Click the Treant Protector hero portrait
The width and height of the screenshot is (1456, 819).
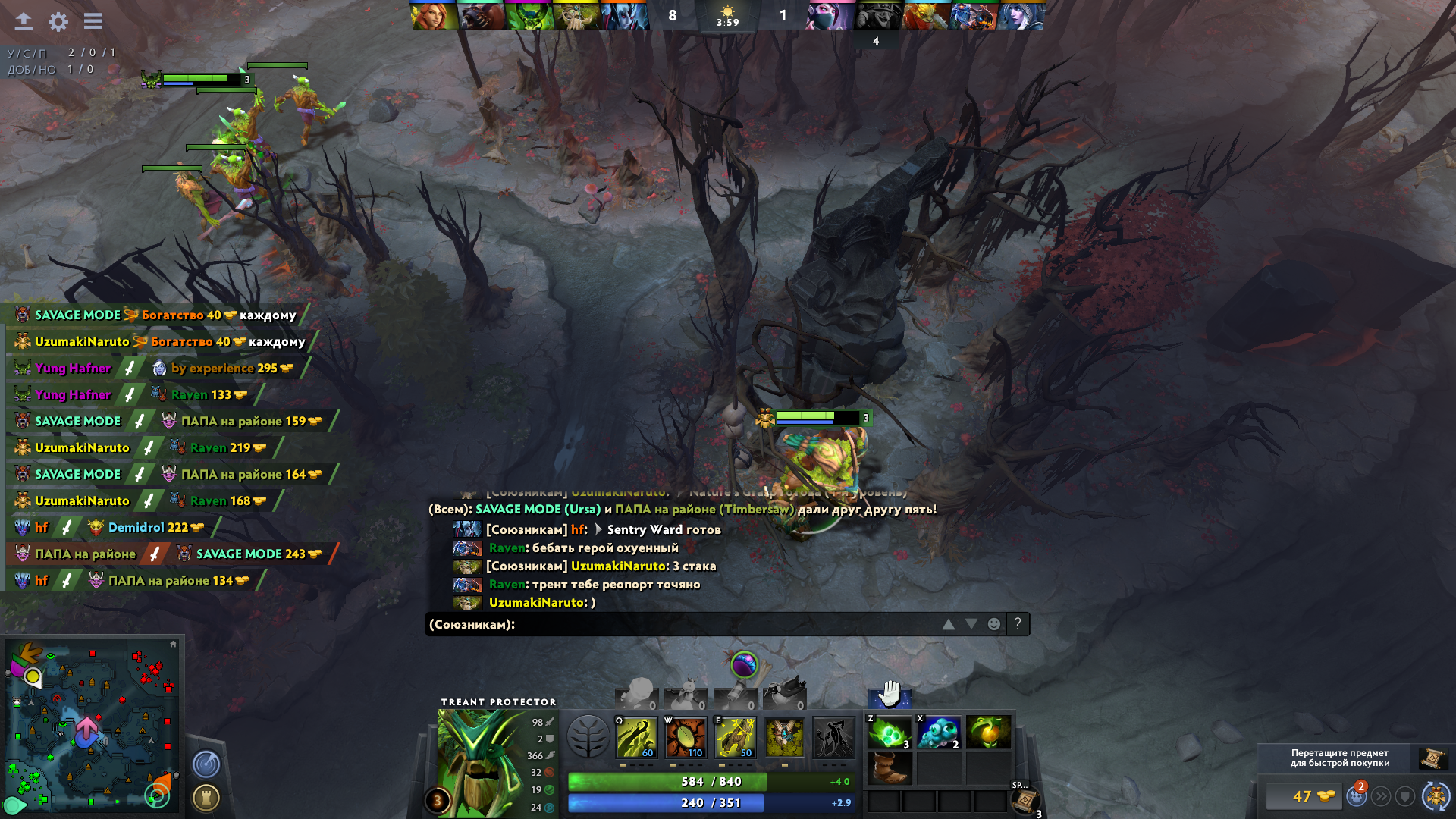[476, 762]
